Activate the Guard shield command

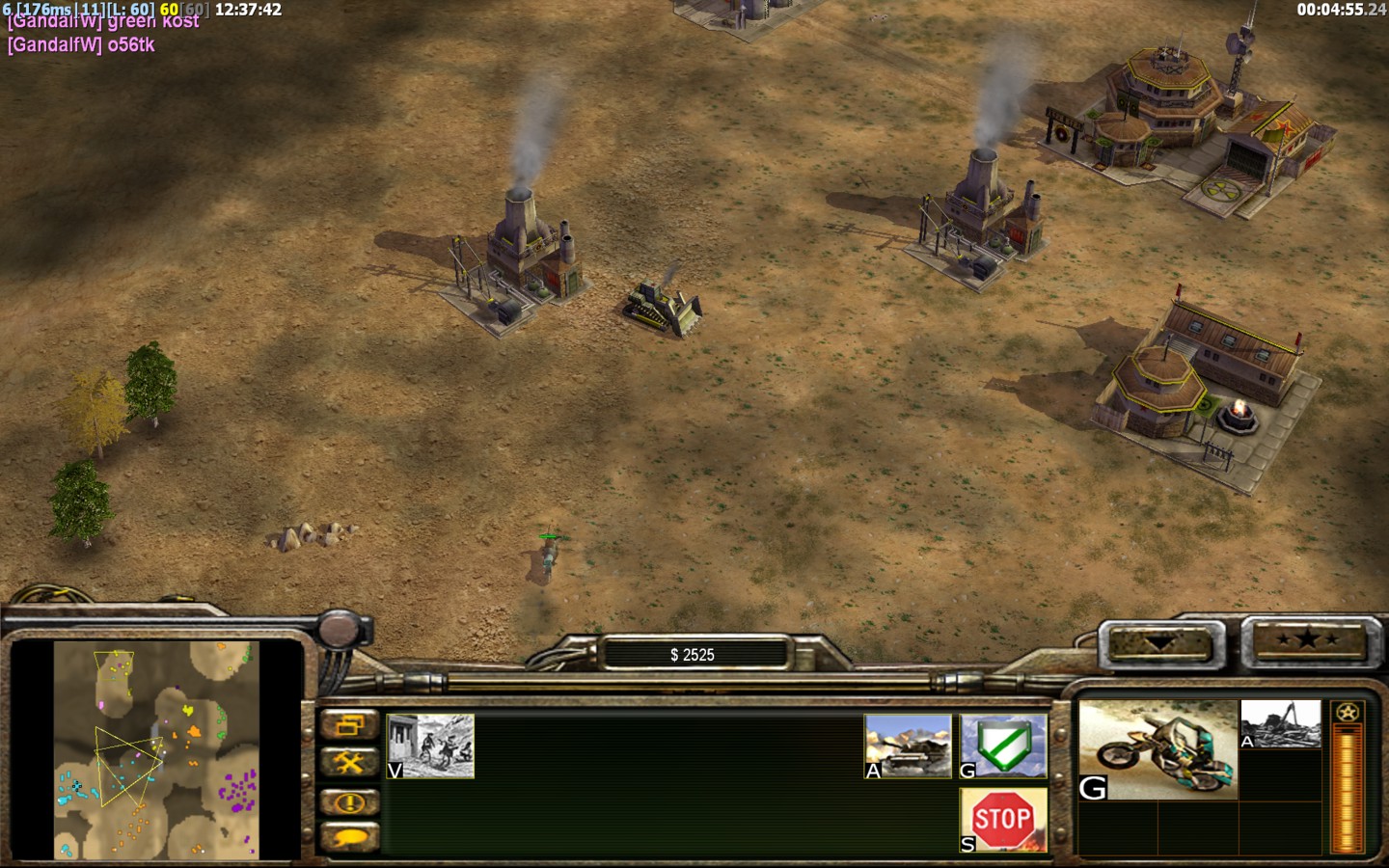point(1003,746)
